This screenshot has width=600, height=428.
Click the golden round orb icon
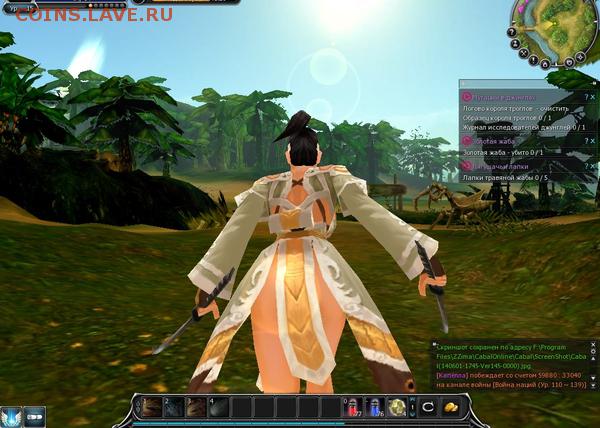tap(398, 407)
